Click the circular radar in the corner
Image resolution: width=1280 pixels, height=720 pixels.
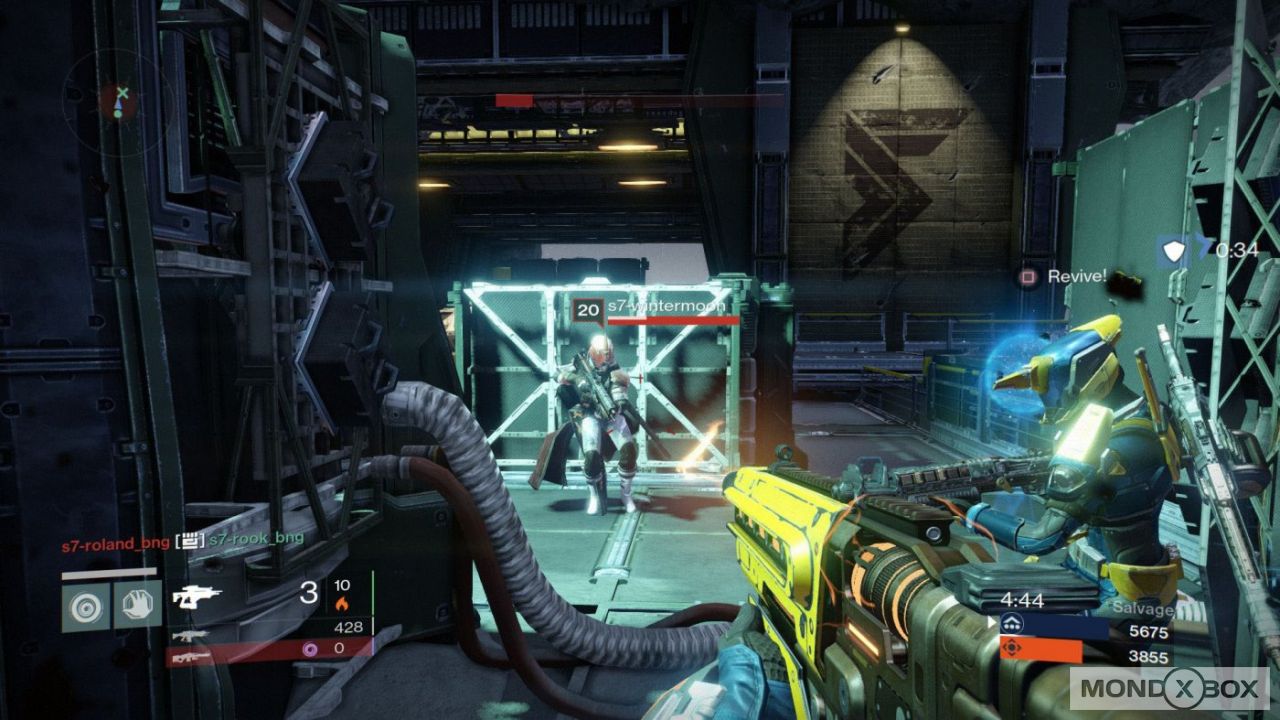click(121, 100)
